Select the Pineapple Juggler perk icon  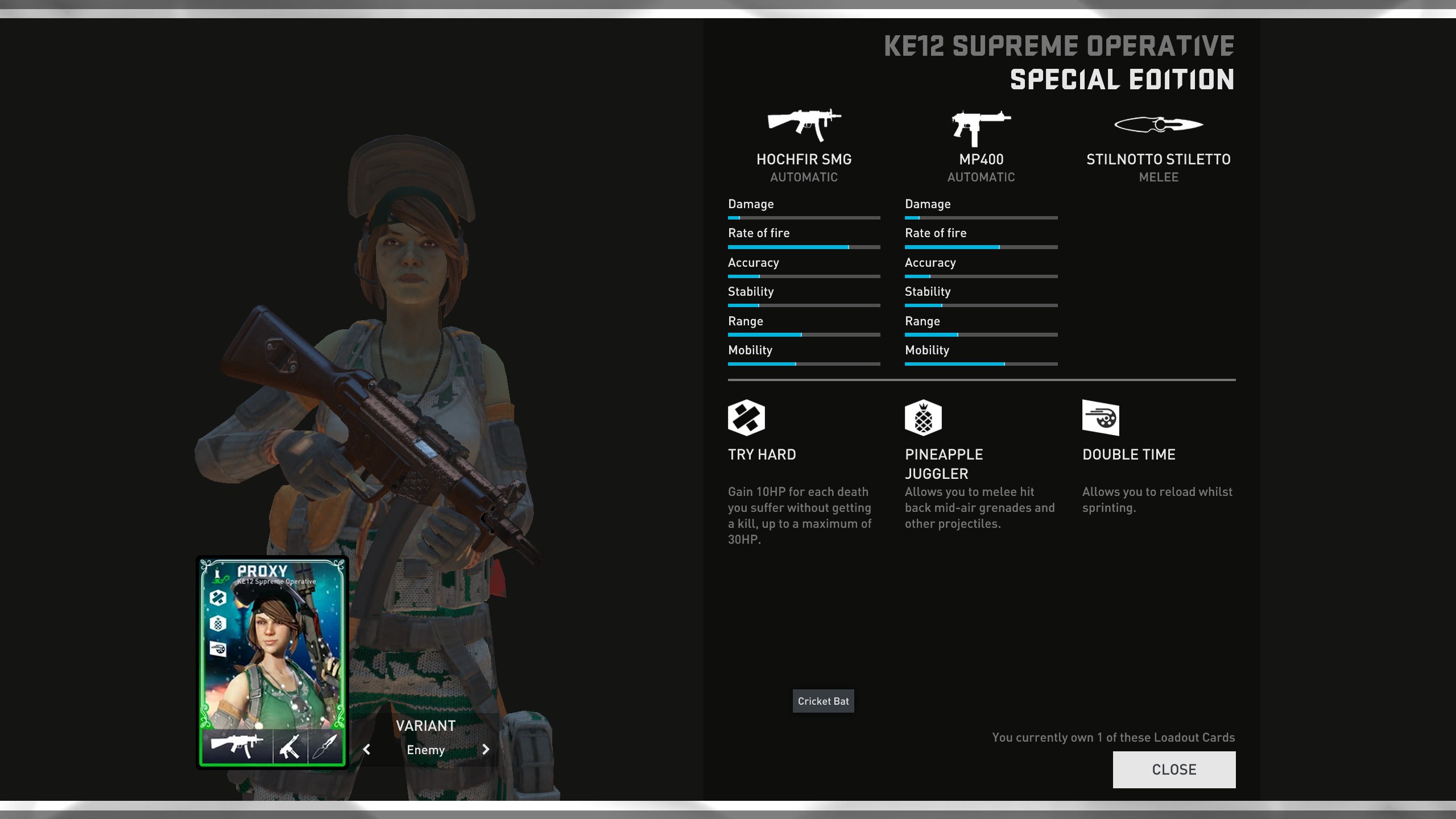click(x=923, y=418)
